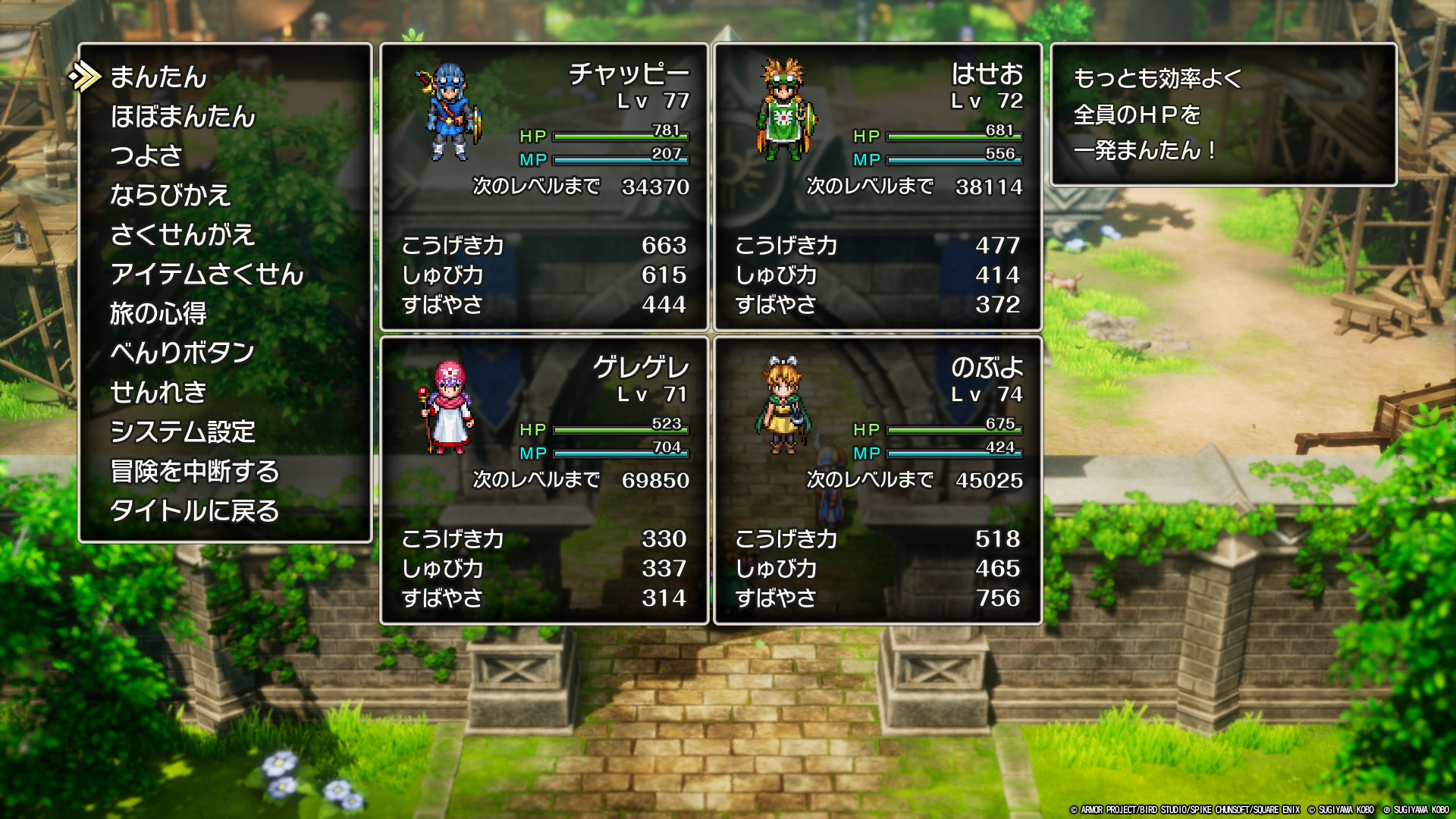Open さくせんがえ tactics menu
1456x819 pixels.
click(x=182, y=234)
